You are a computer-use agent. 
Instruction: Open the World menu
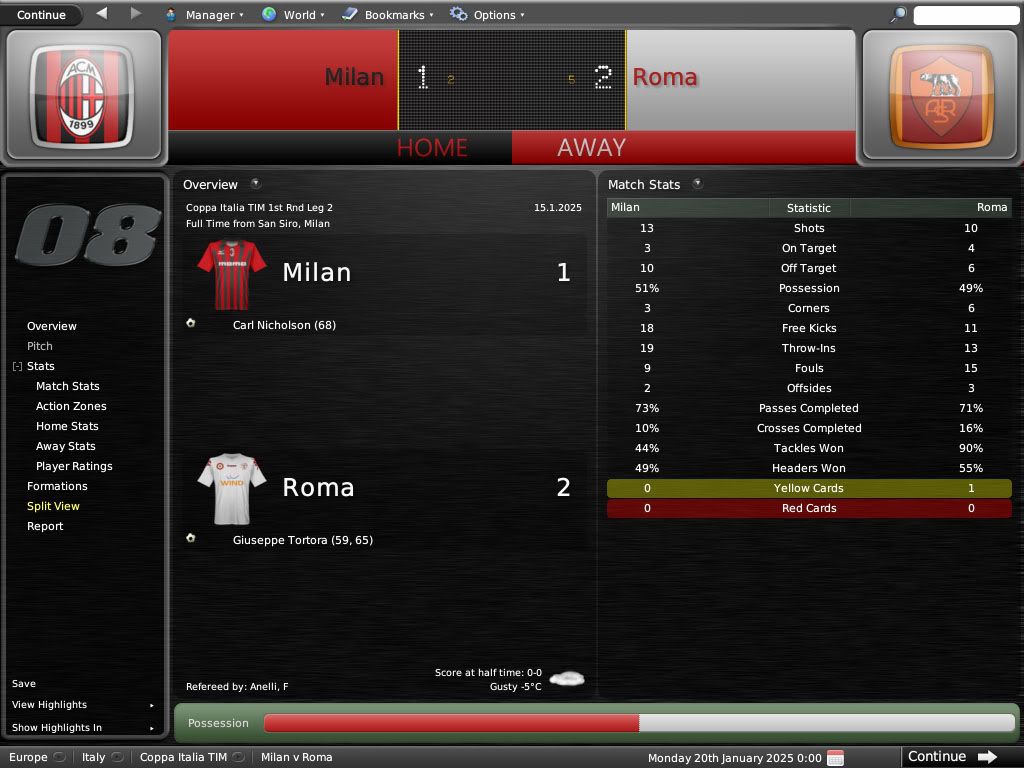(293, 15)
